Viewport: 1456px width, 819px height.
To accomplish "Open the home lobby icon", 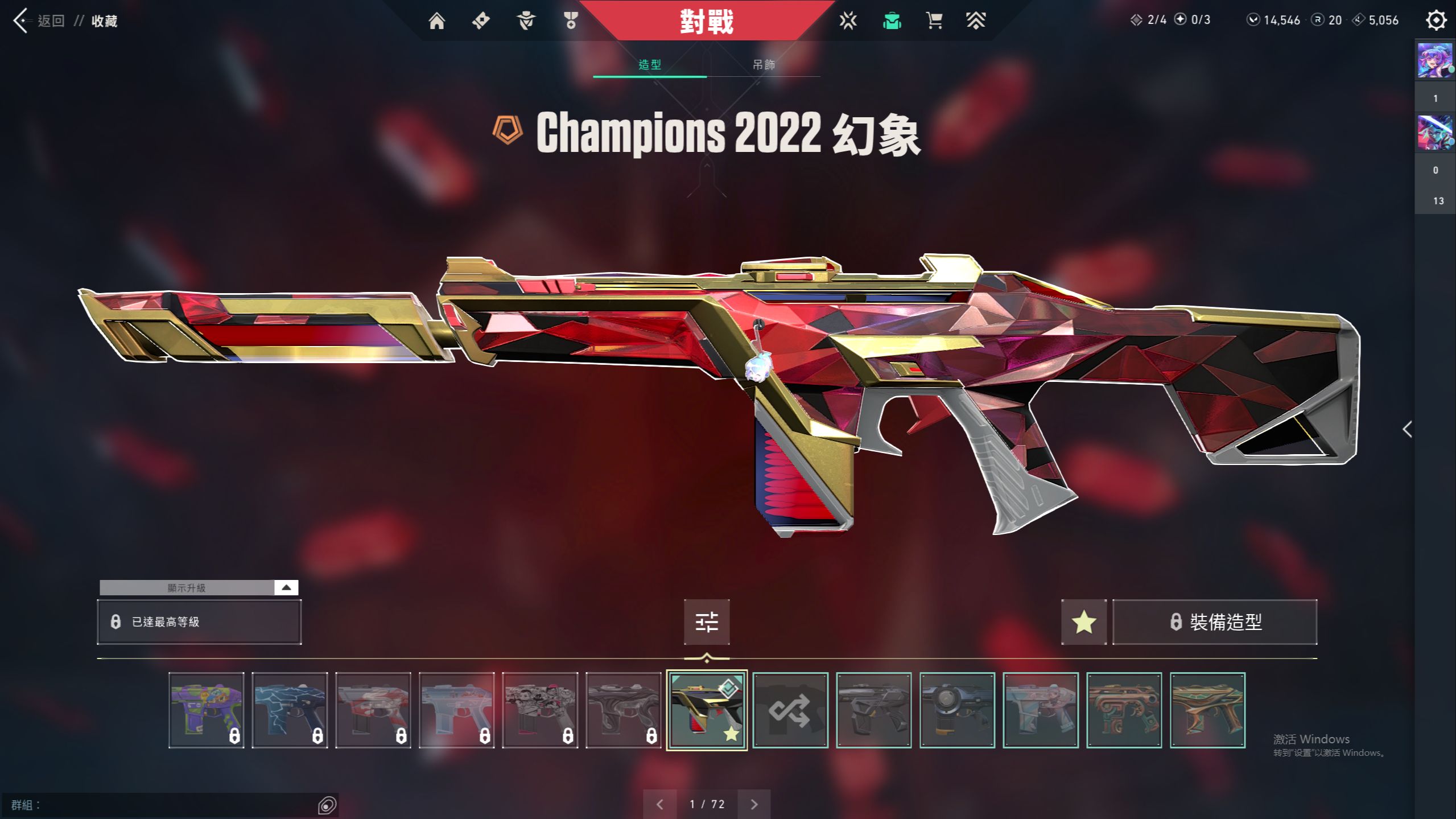I will pos(436,21).
